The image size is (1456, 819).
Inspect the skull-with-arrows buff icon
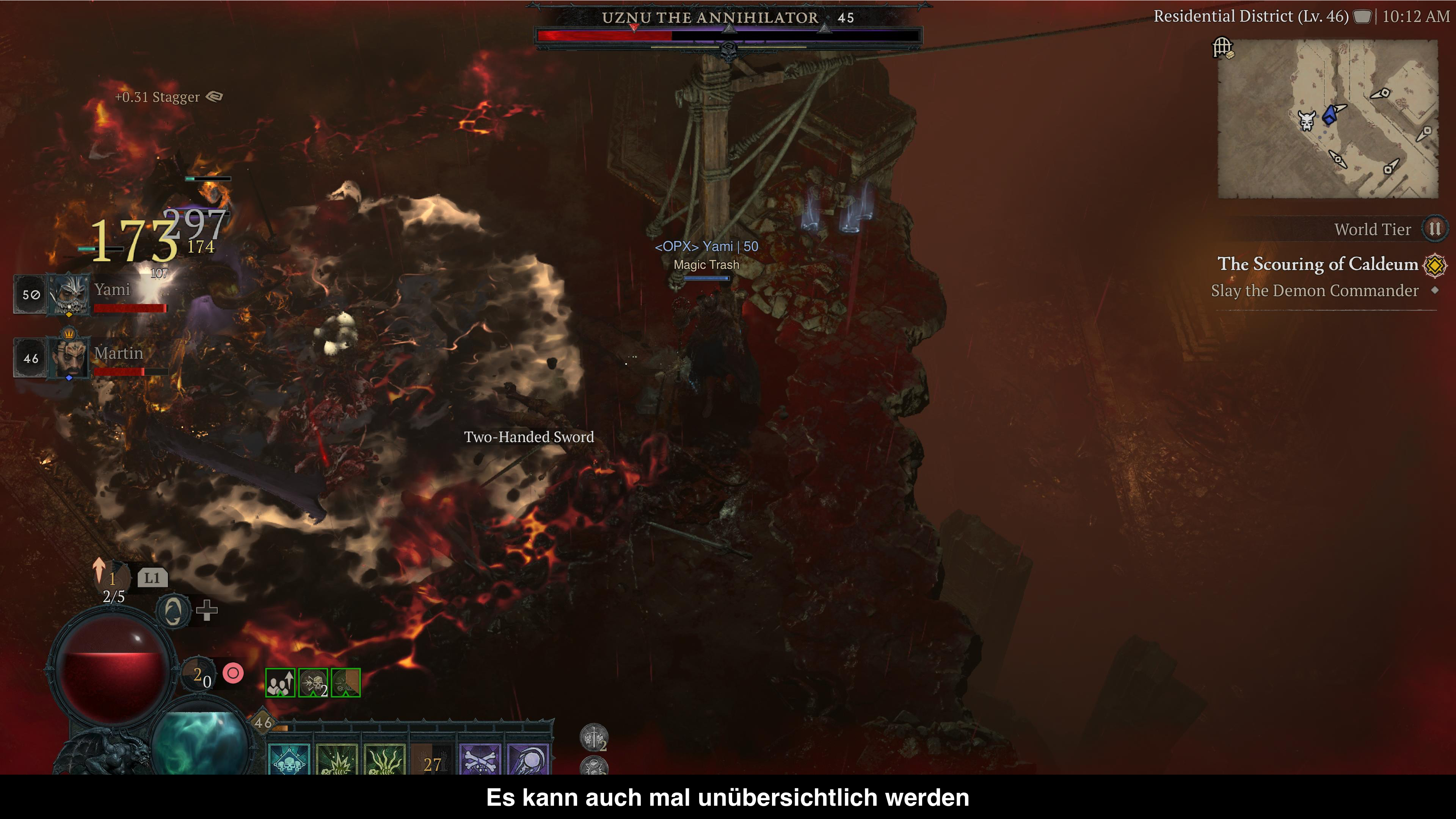click(313, 683)
